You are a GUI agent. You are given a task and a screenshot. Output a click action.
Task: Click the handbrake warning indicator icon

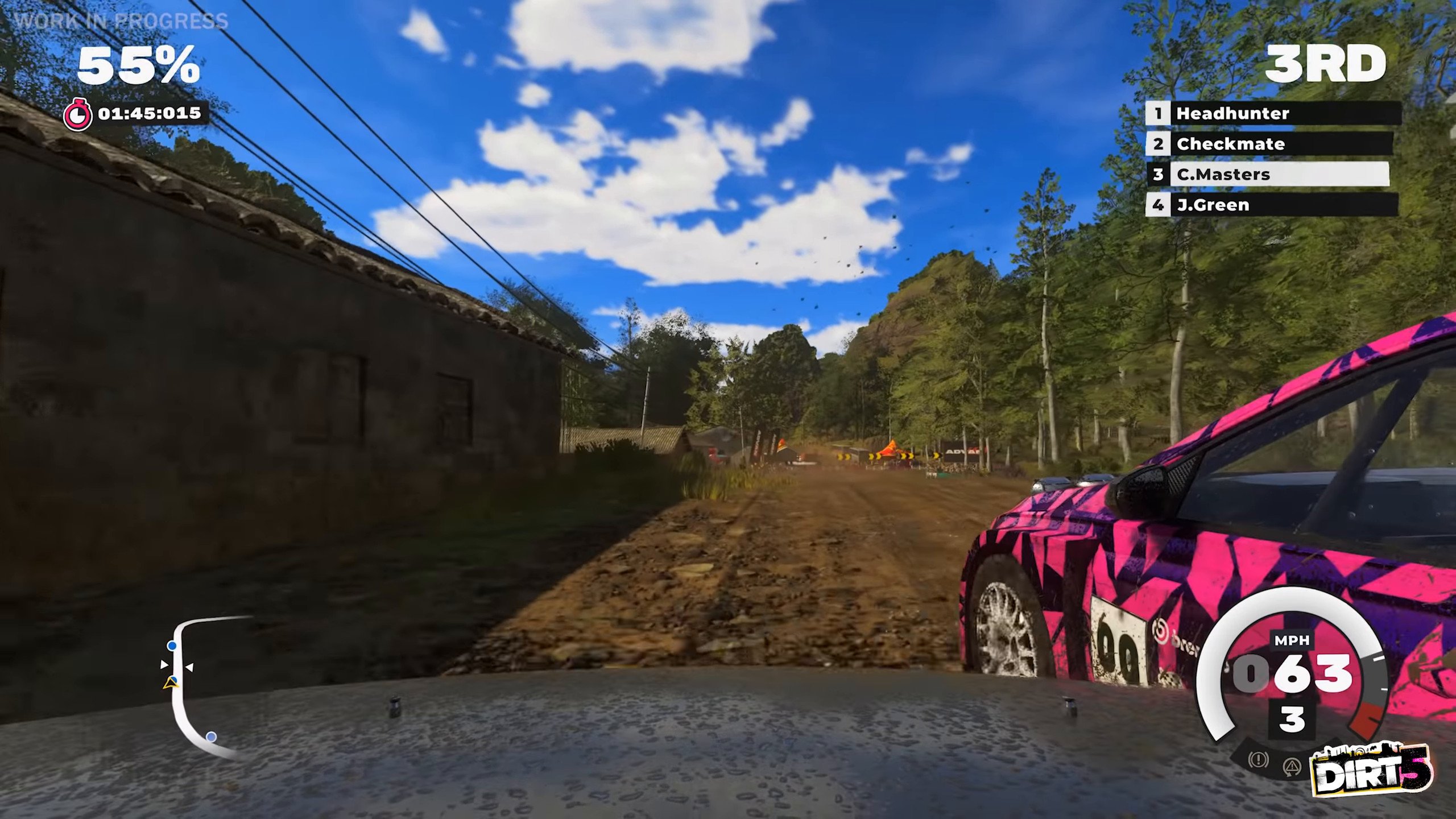point(1258,759)
